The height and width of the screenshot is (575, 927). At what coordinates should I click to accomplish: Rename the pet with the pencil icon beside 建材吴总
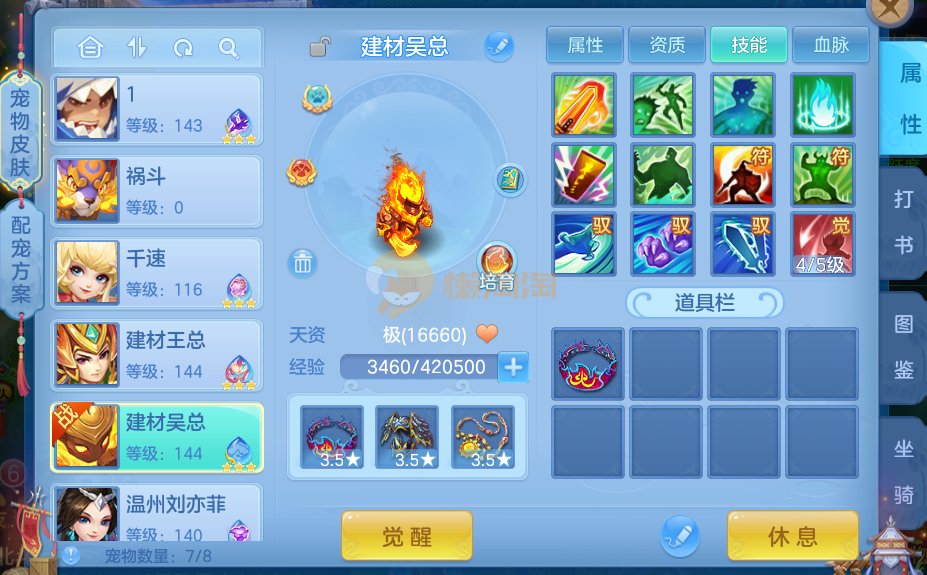[498, 45]
